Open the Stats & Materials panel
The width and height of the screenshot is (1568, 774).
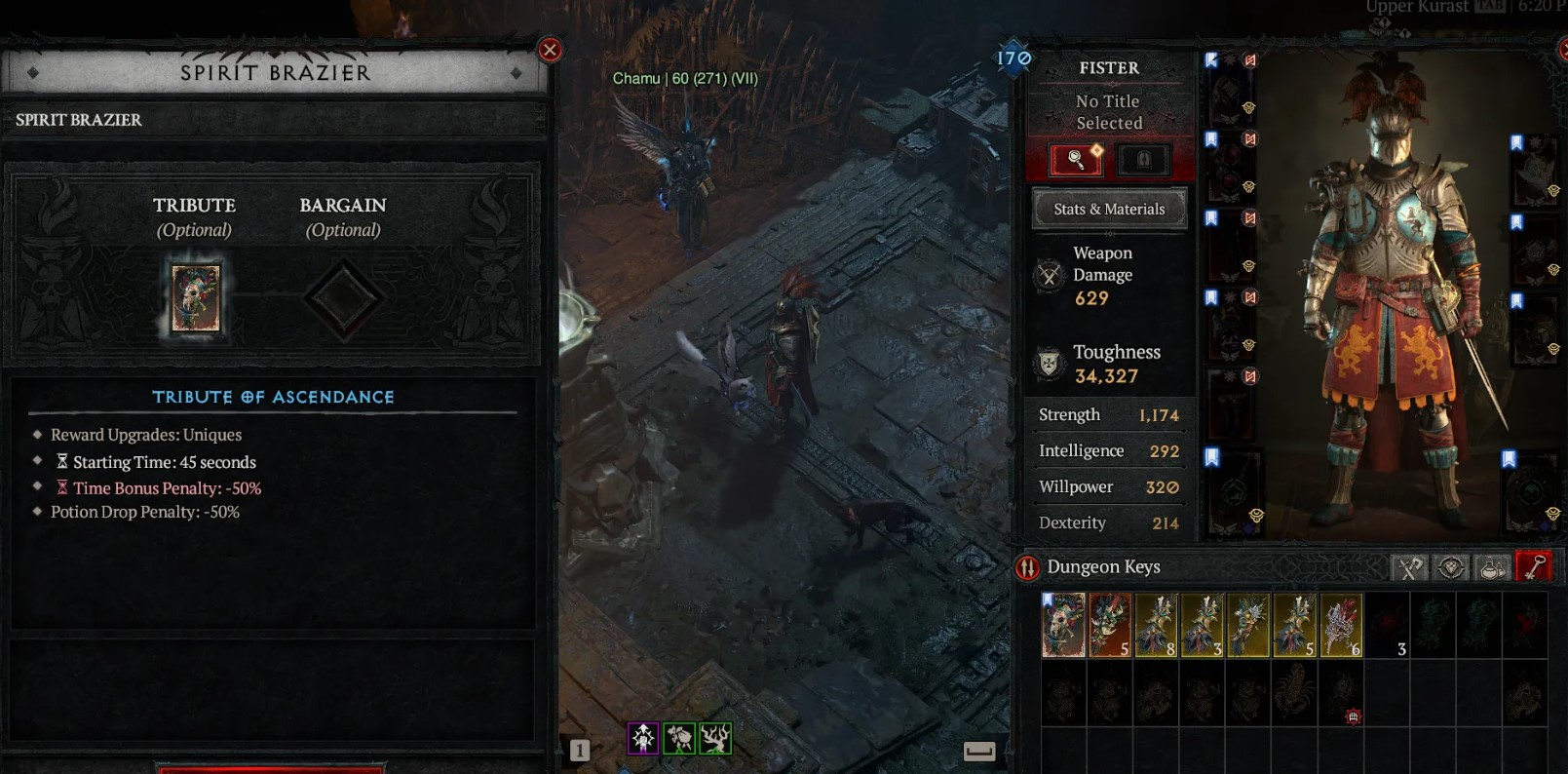click(1109, 209)
